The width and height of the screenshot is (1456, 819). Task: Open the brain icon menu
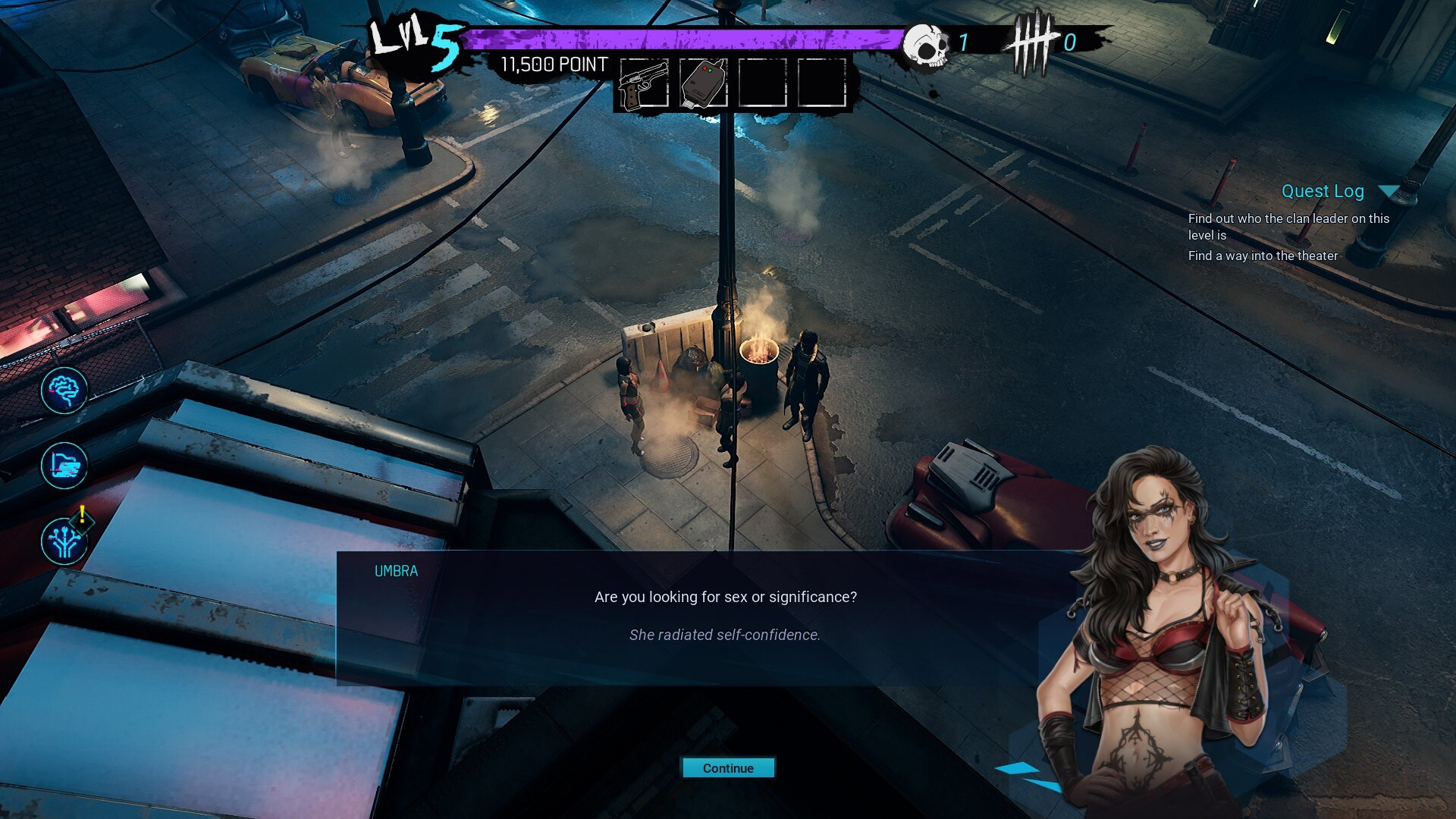[x=64, y=391]
